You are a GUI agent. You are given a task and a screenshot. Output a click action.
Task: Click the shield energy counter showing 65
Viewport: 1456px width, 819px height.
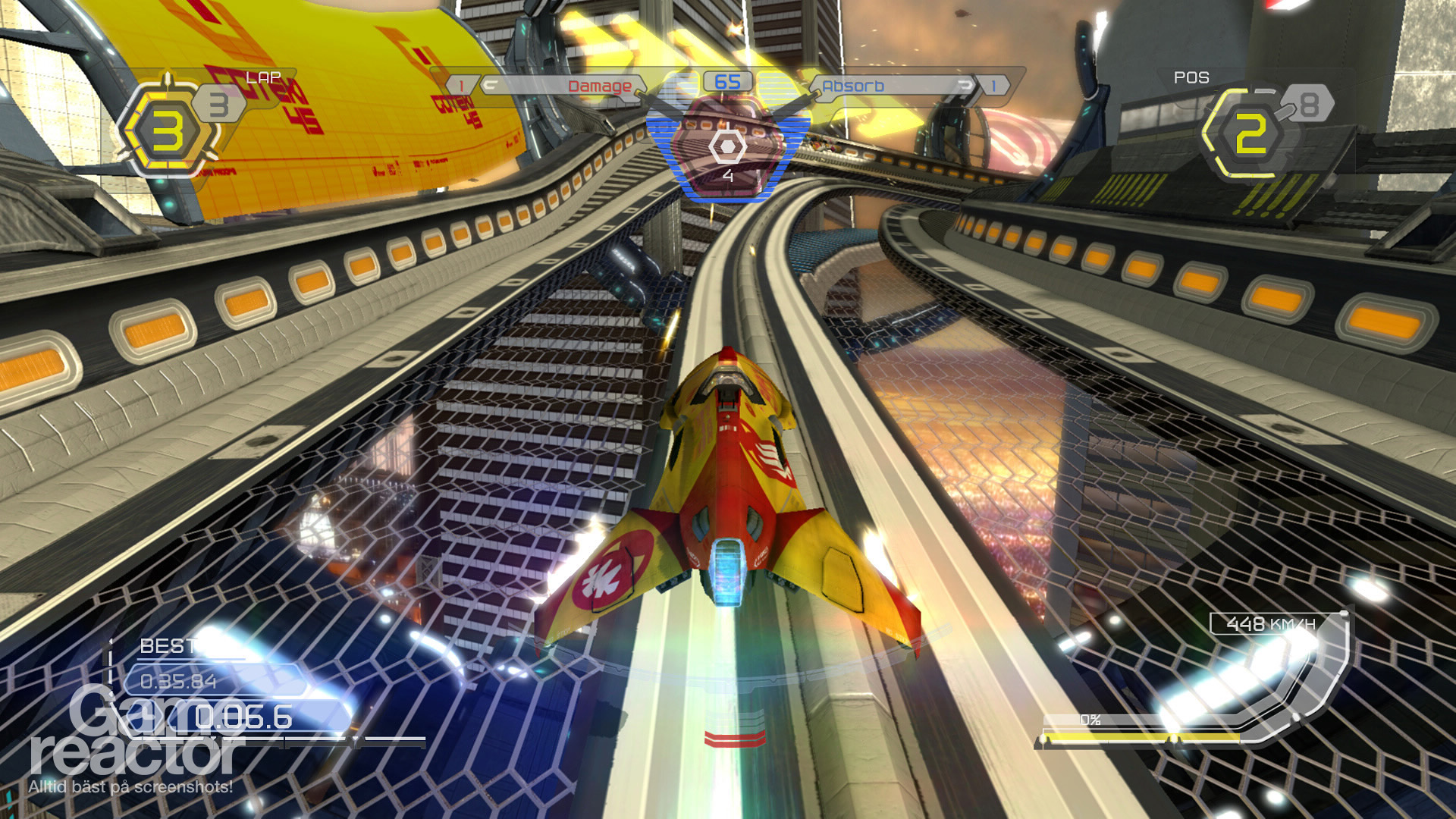point(726,83)
